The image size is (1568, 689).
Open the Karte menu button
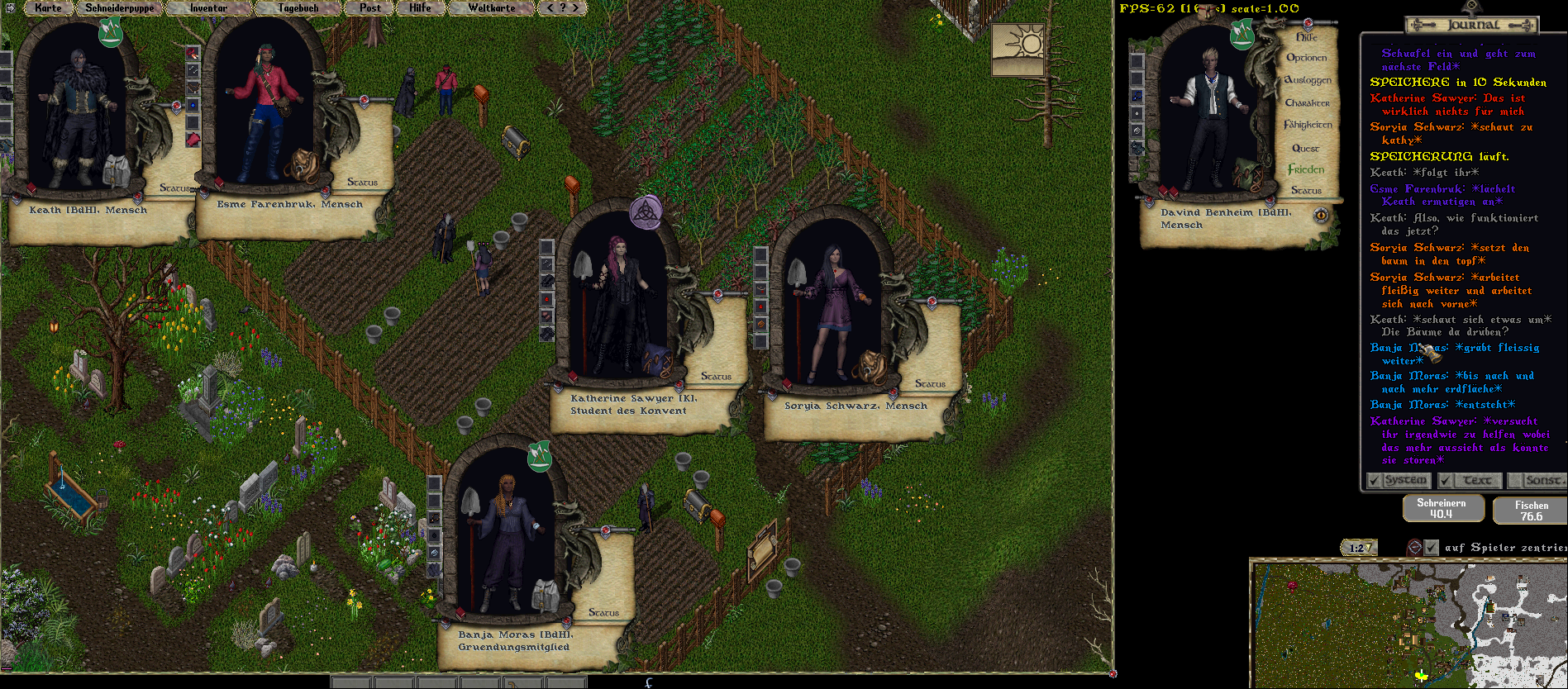point(48,8)
